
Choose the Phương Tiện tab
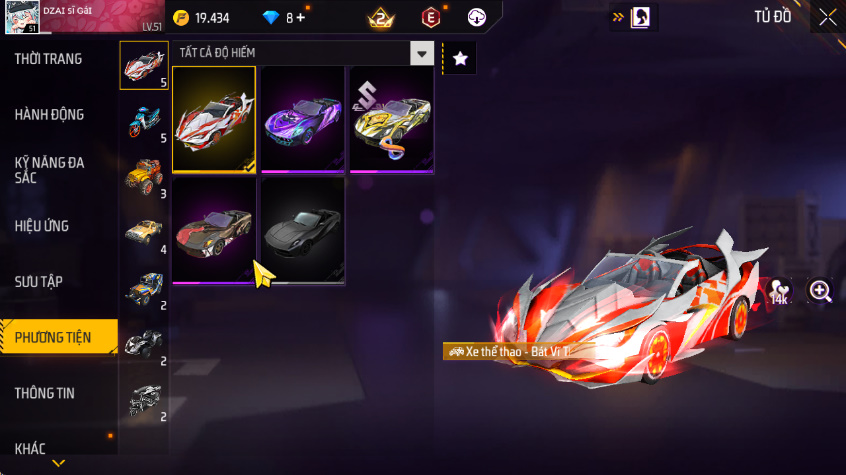[x=53, y=338]
